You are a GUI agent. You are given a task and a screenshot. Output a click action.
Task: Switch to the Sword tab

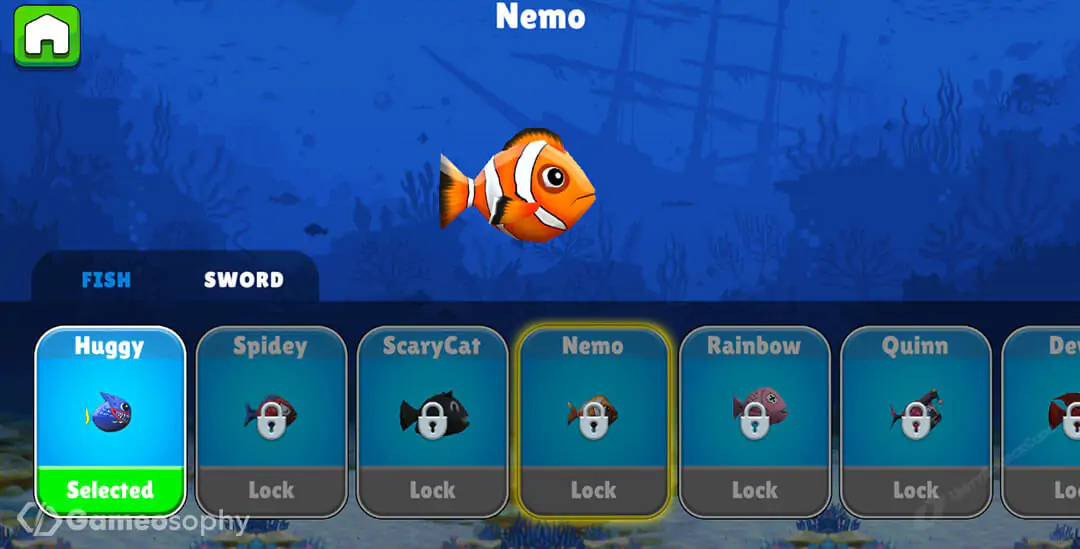[243, 280]
